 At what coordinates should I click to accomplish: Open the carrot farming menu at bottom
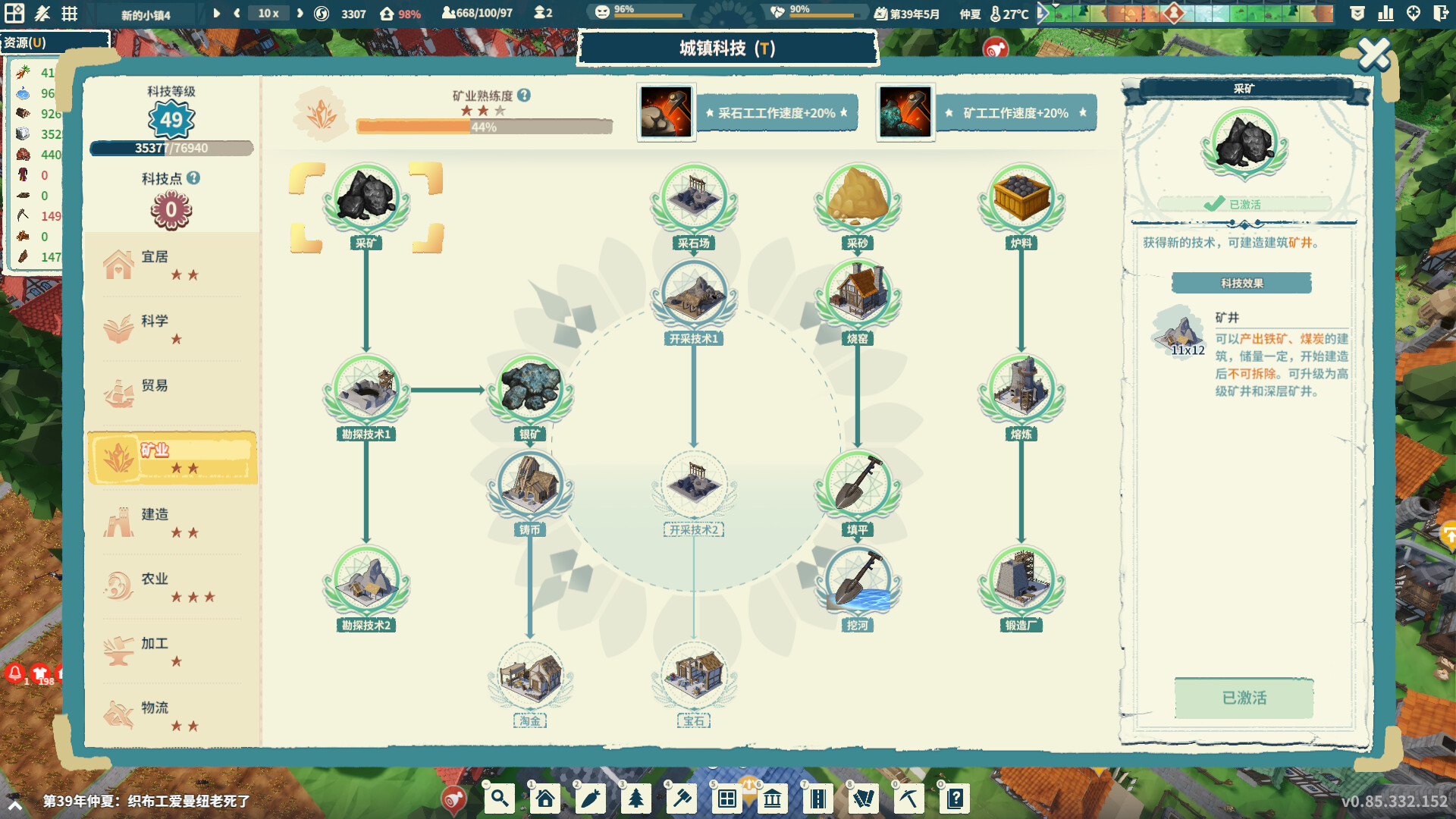tap(591, 799)
